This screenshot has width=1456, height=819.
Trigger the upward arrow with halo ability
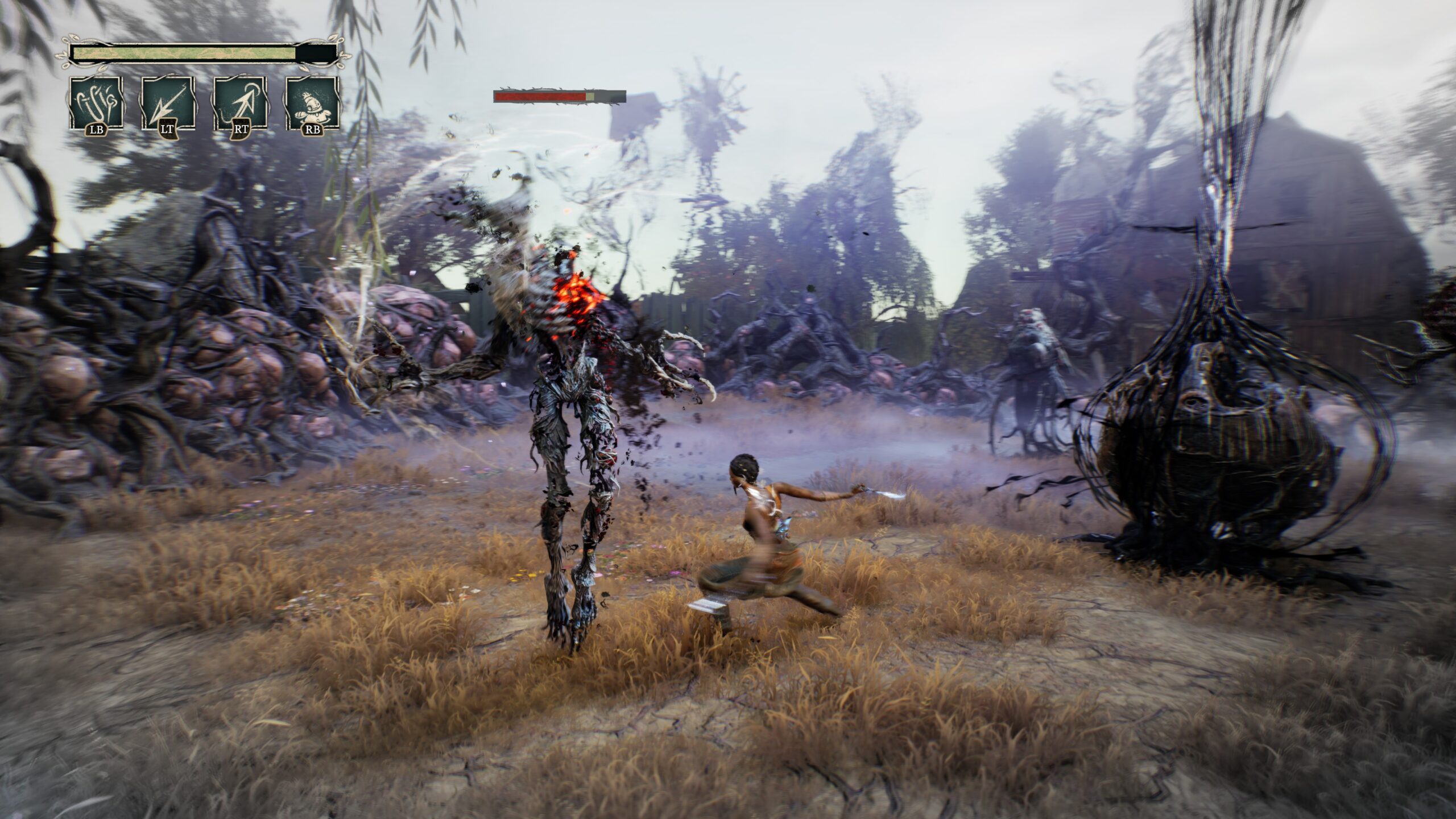click(x=240, y=103)
